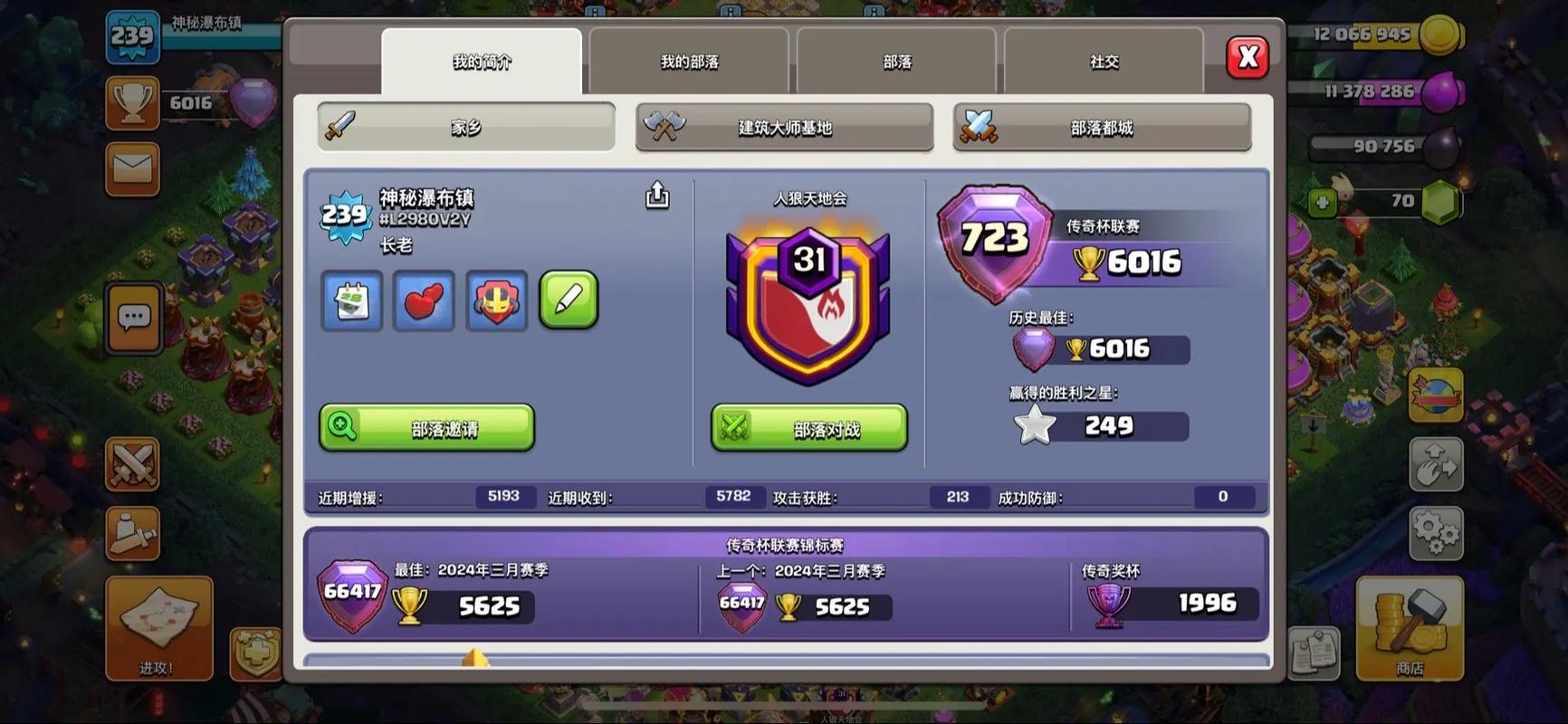1568x724 pixels.
Task: Select the red heart badge icon
Action: 424,300
